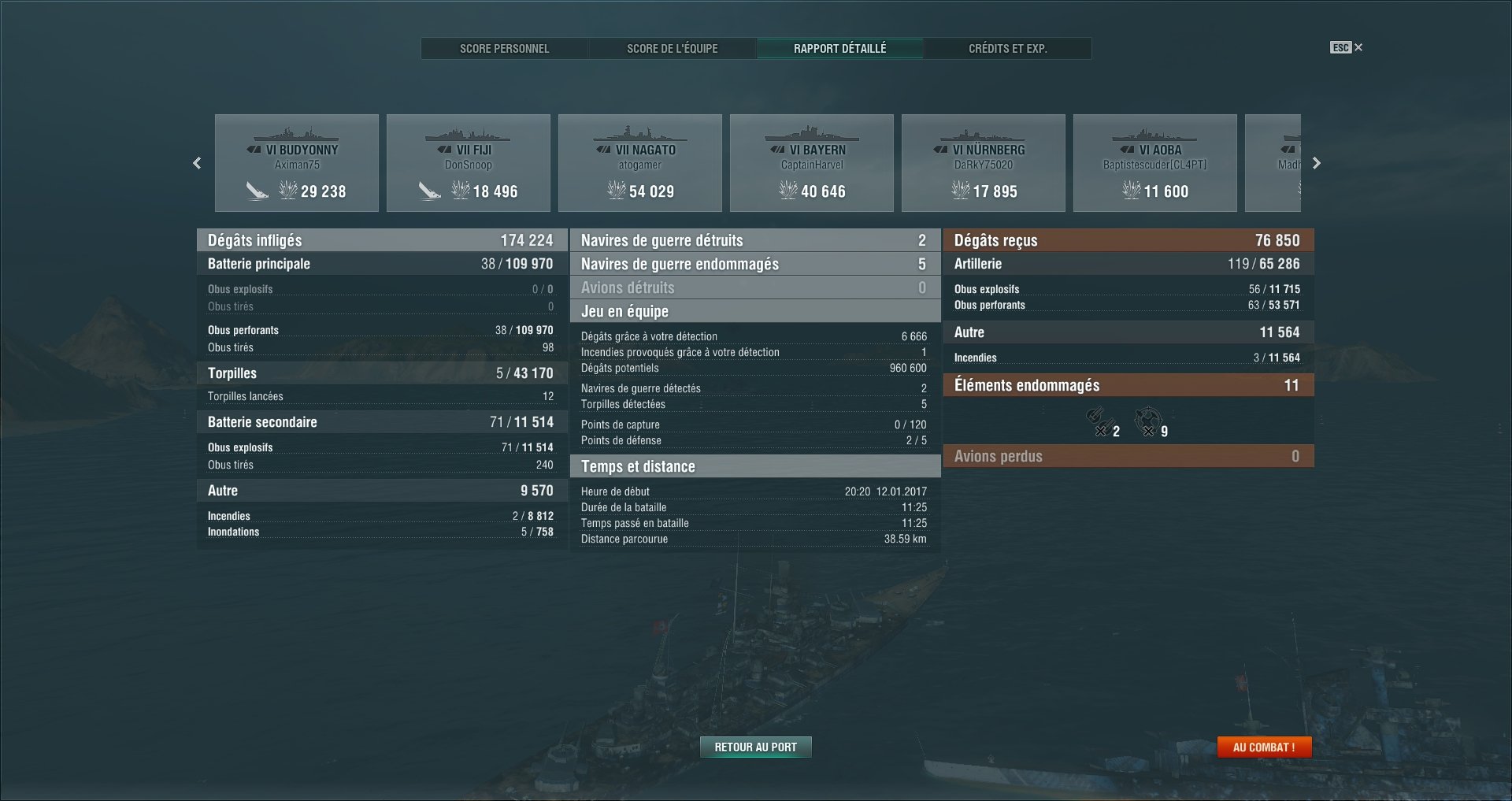Open the Score de l'équipe tab
The width and height of the screenshot is (1512, 801).
(672, 49)
